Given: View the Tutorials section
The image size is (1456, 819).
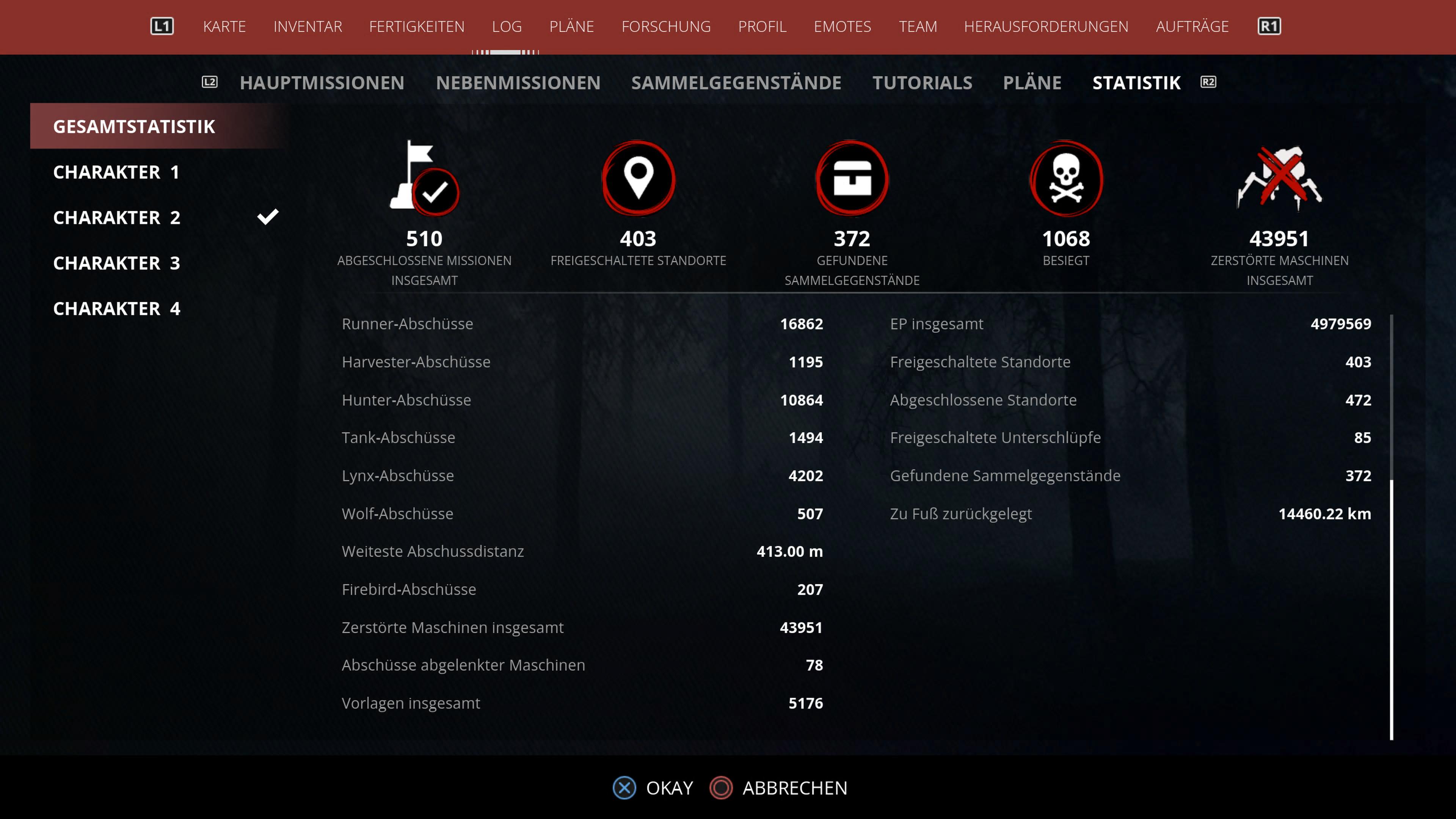Looking at the screenshot, I should [x=922, y=83].
